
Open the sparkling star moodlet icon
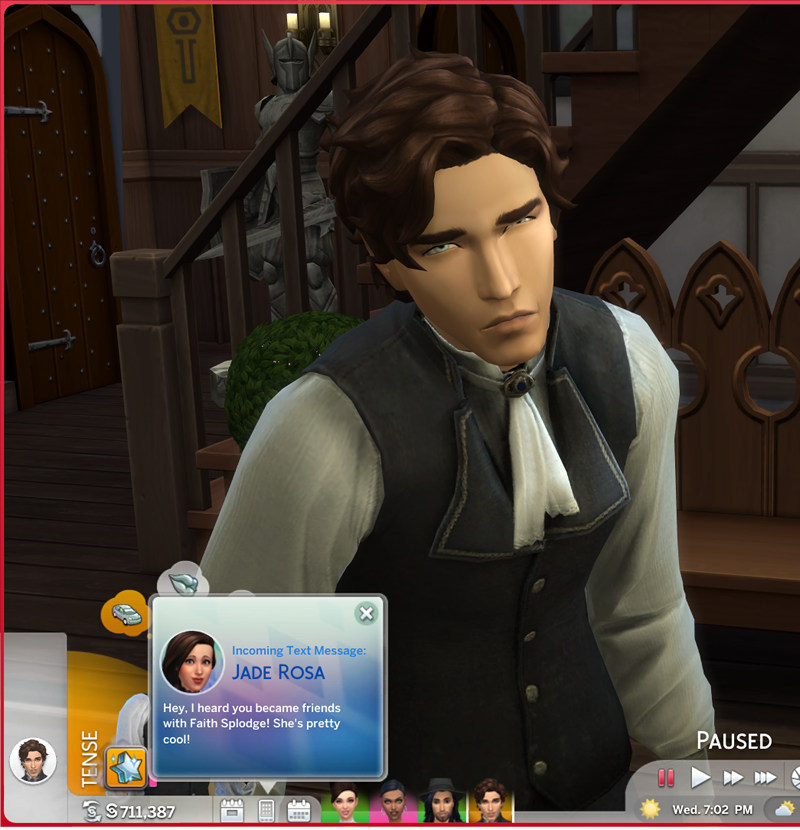click(x=127, y=767)
